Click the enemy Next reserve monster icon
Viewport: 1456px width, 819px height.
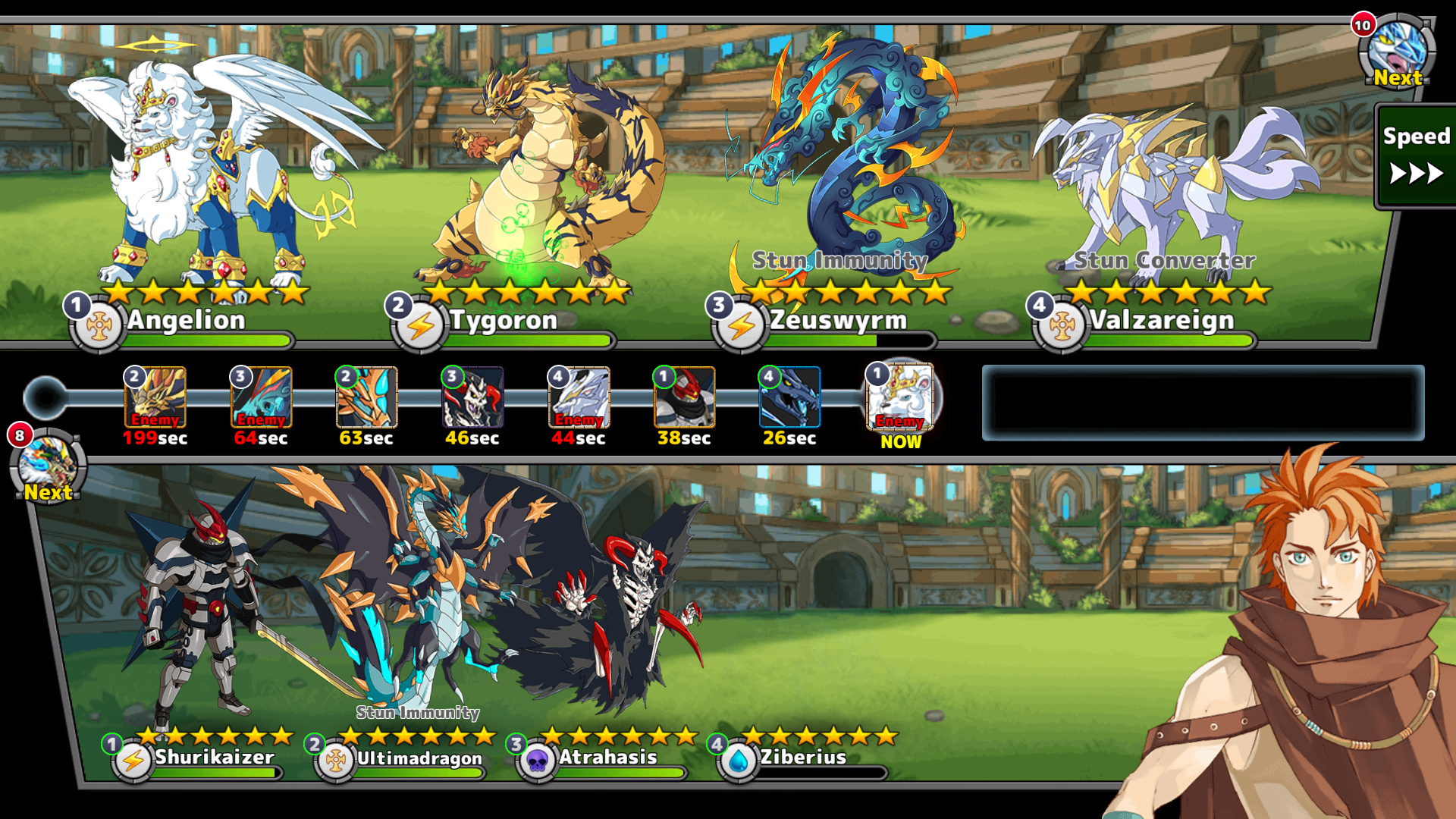click(1396, 52)
